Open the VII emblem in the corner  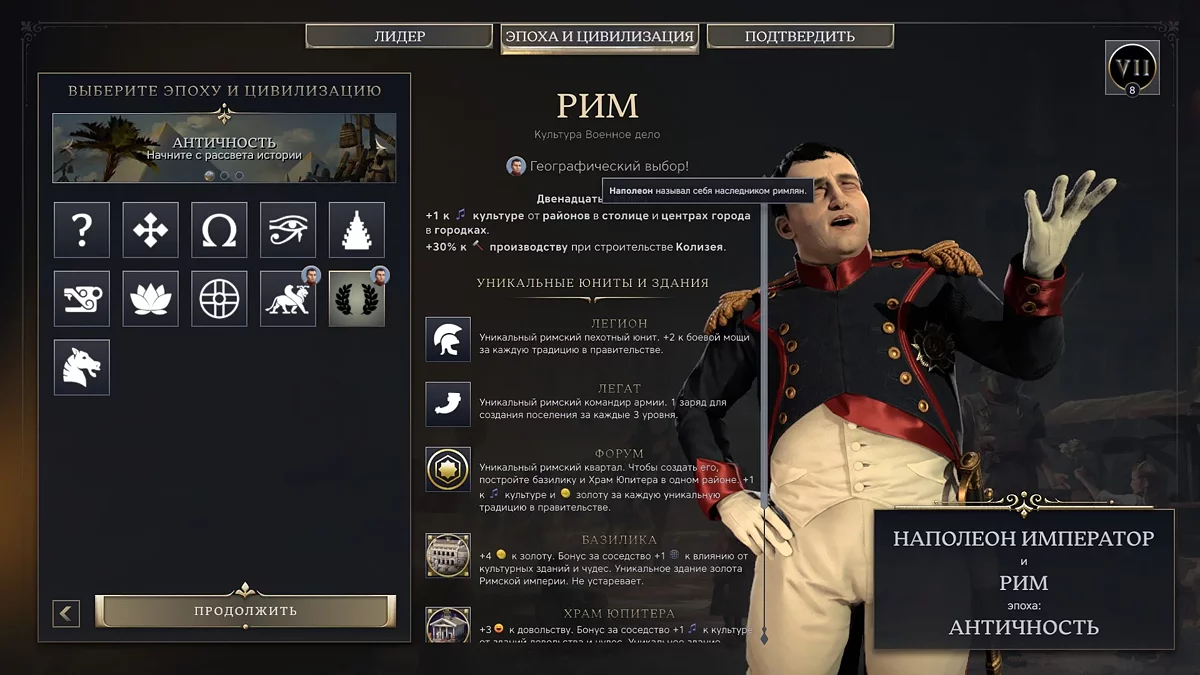click(x=1132, y=68)
